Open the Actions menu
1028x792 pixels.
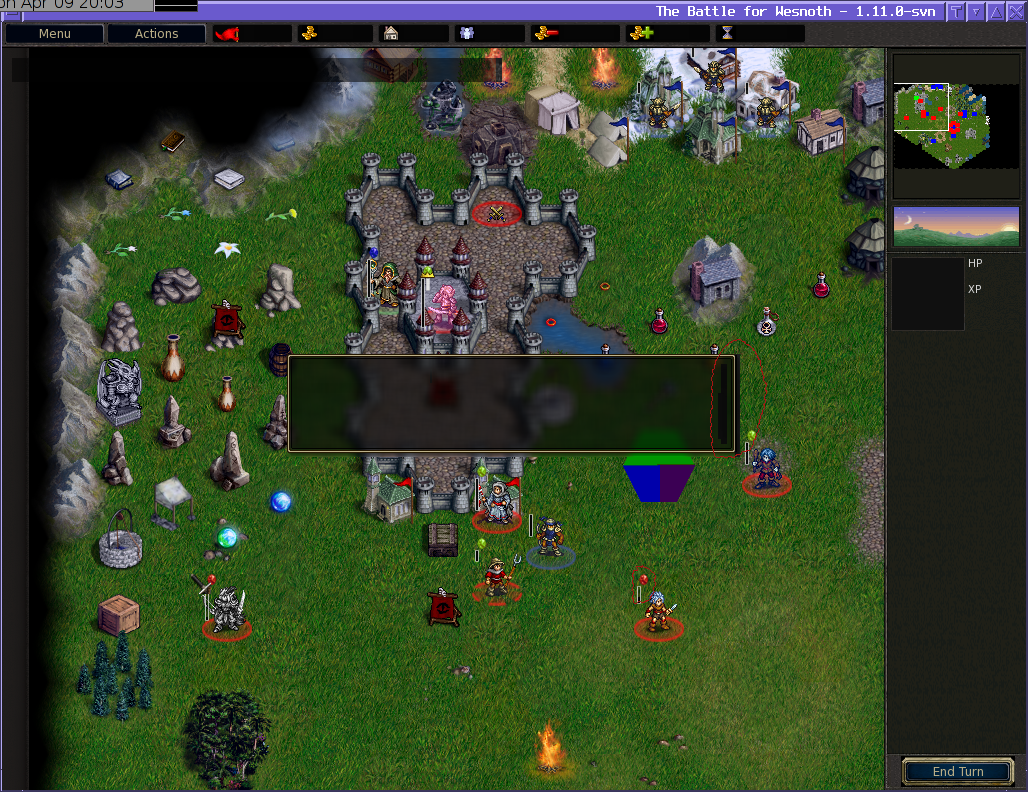(x=156, y=34)
